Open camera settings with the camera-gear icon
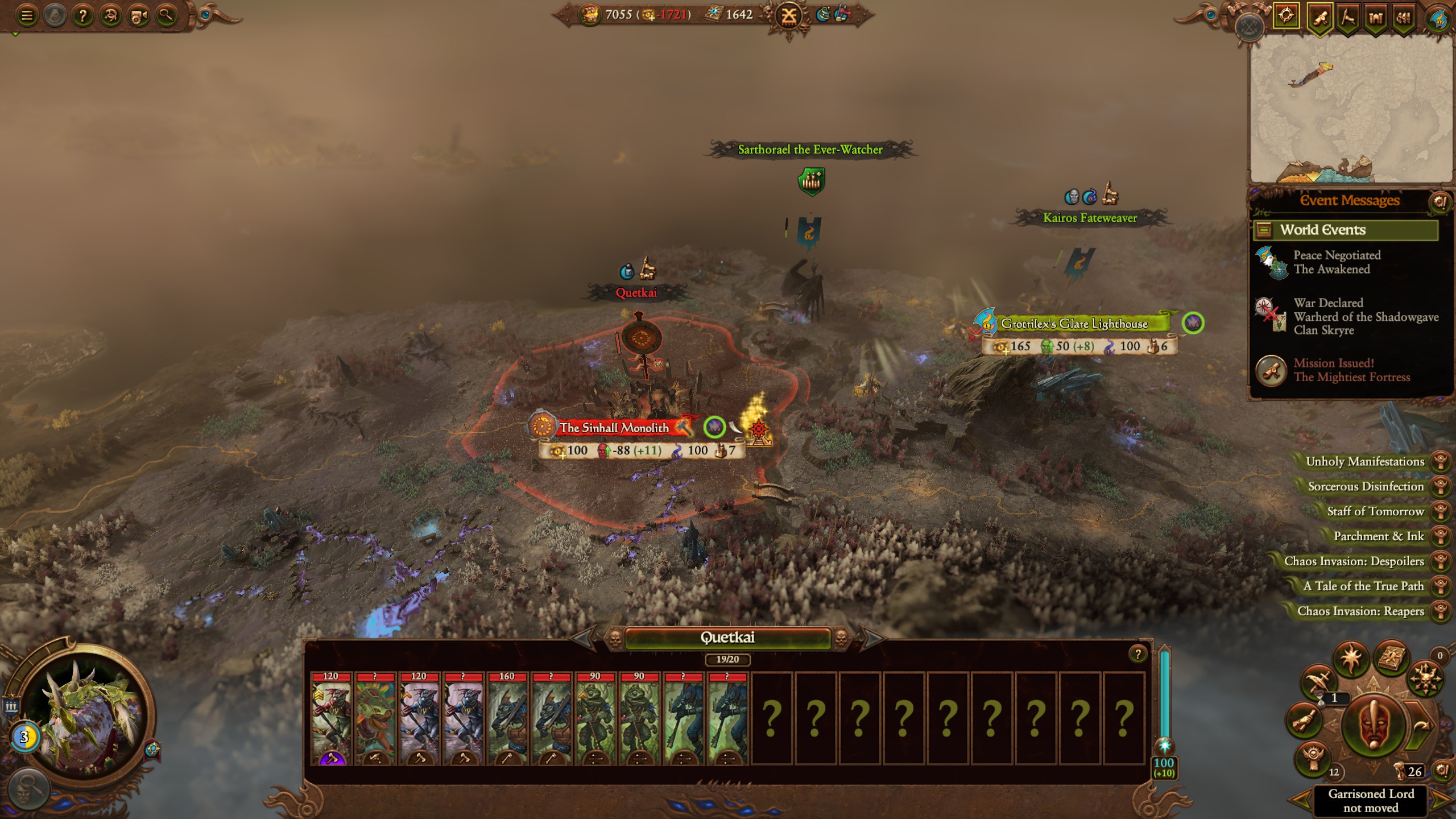Screen dimensions: 1456x819 [138, 16]
